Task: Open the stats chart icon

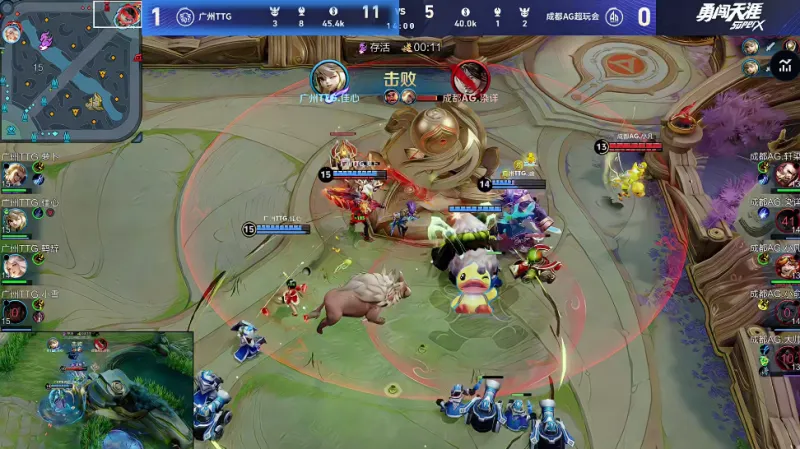Action: click(783, 67)
